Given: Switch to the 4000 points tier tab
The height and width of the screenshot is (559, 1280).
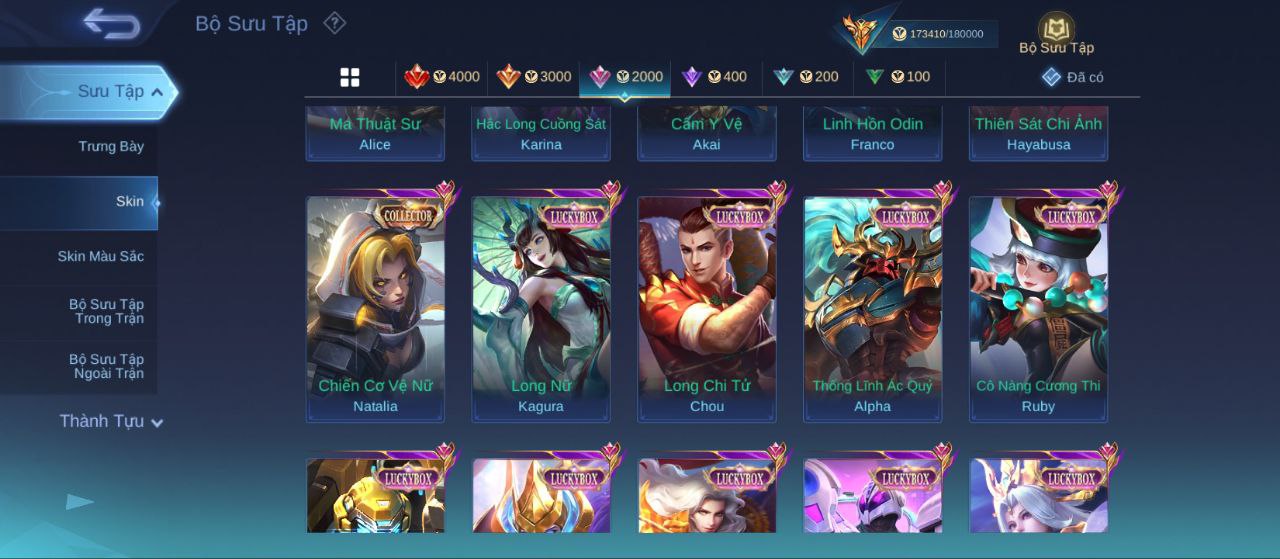Looking at the screenshot, I should coord(441,77).
